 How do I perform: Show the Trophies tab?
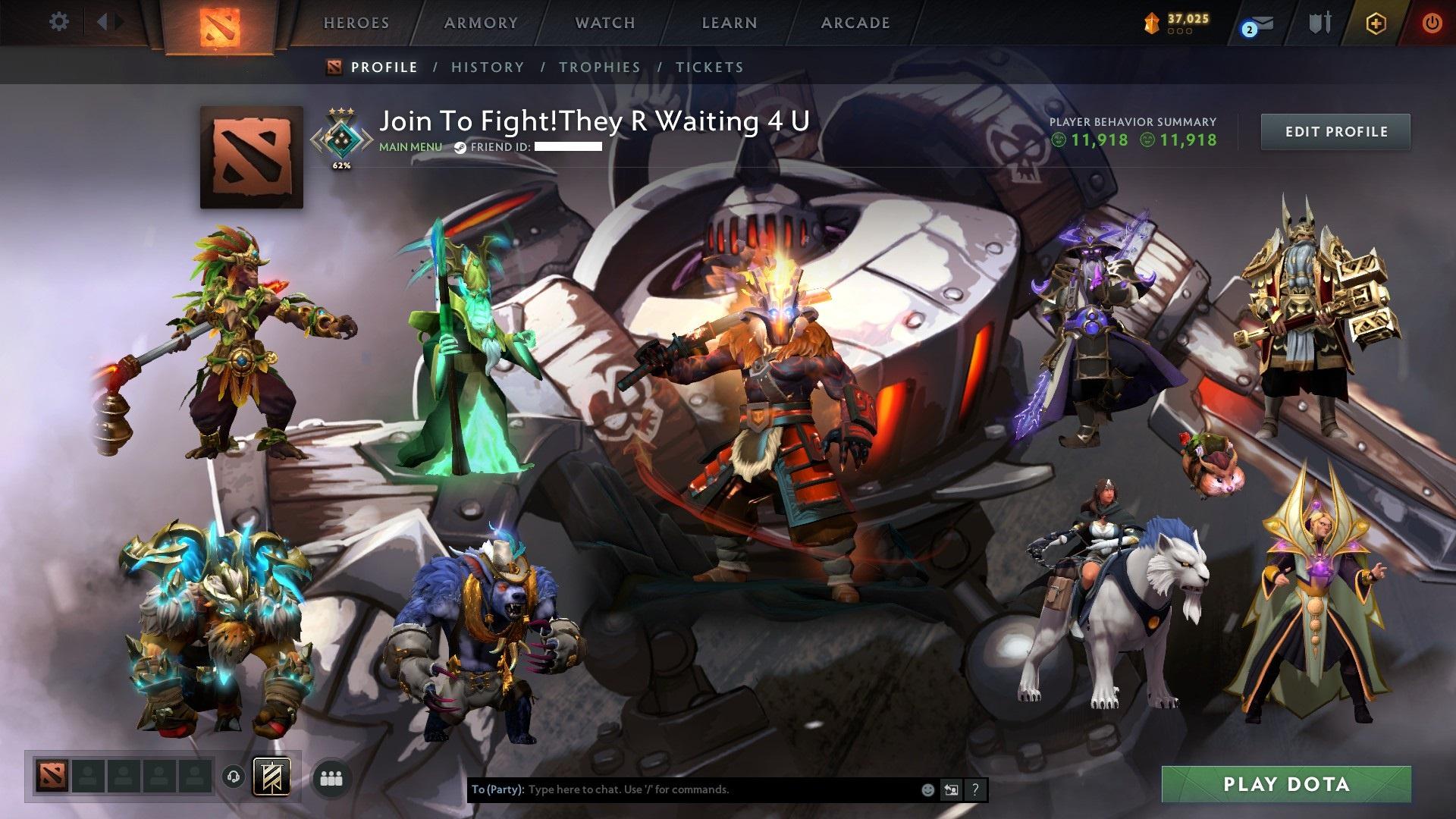tap(600, 67)
